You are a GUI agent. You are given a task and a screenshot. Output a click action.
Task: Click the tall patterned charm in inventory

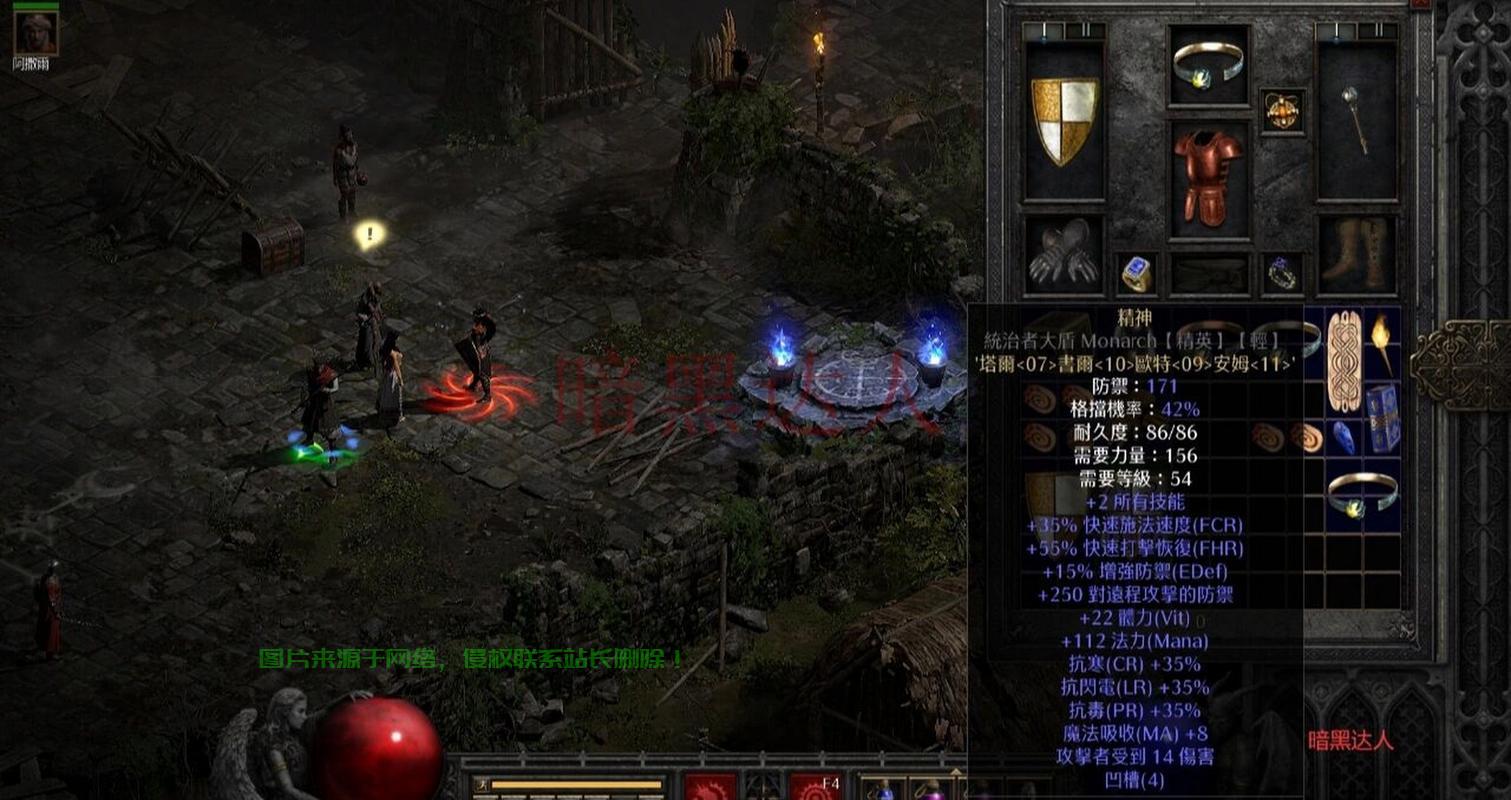point(1344,361)
